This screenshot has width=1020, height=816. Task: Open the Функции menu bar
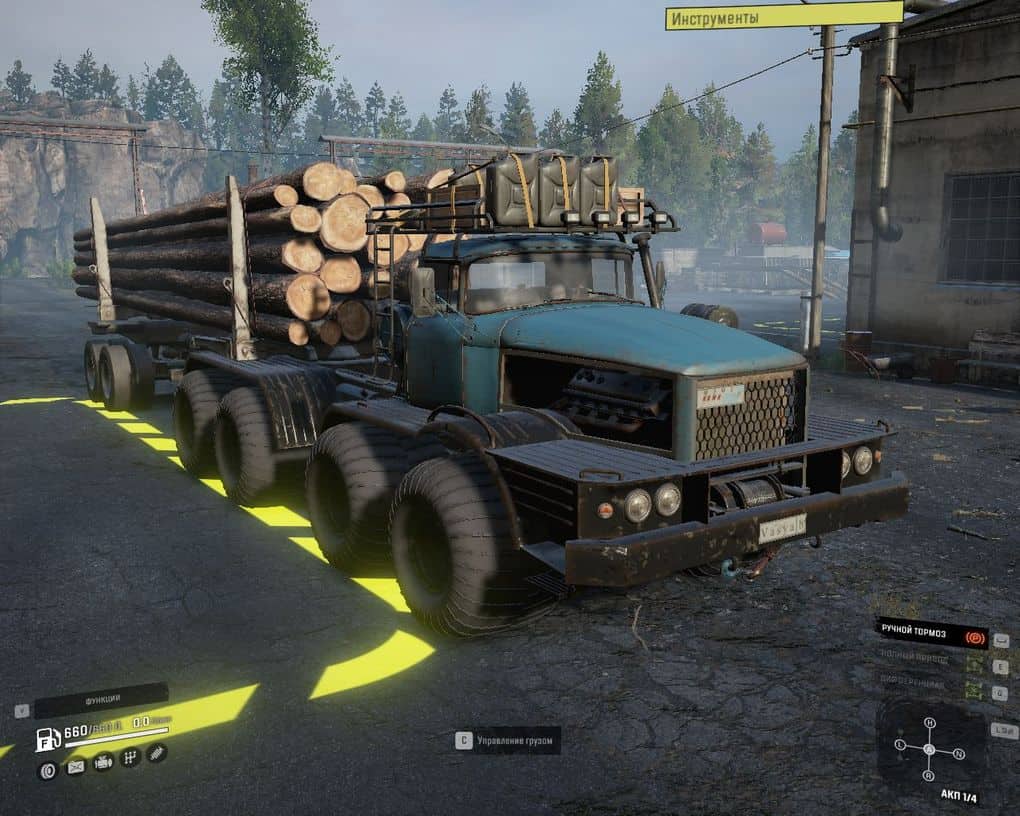pyautogui.click(x=101, y=701)
